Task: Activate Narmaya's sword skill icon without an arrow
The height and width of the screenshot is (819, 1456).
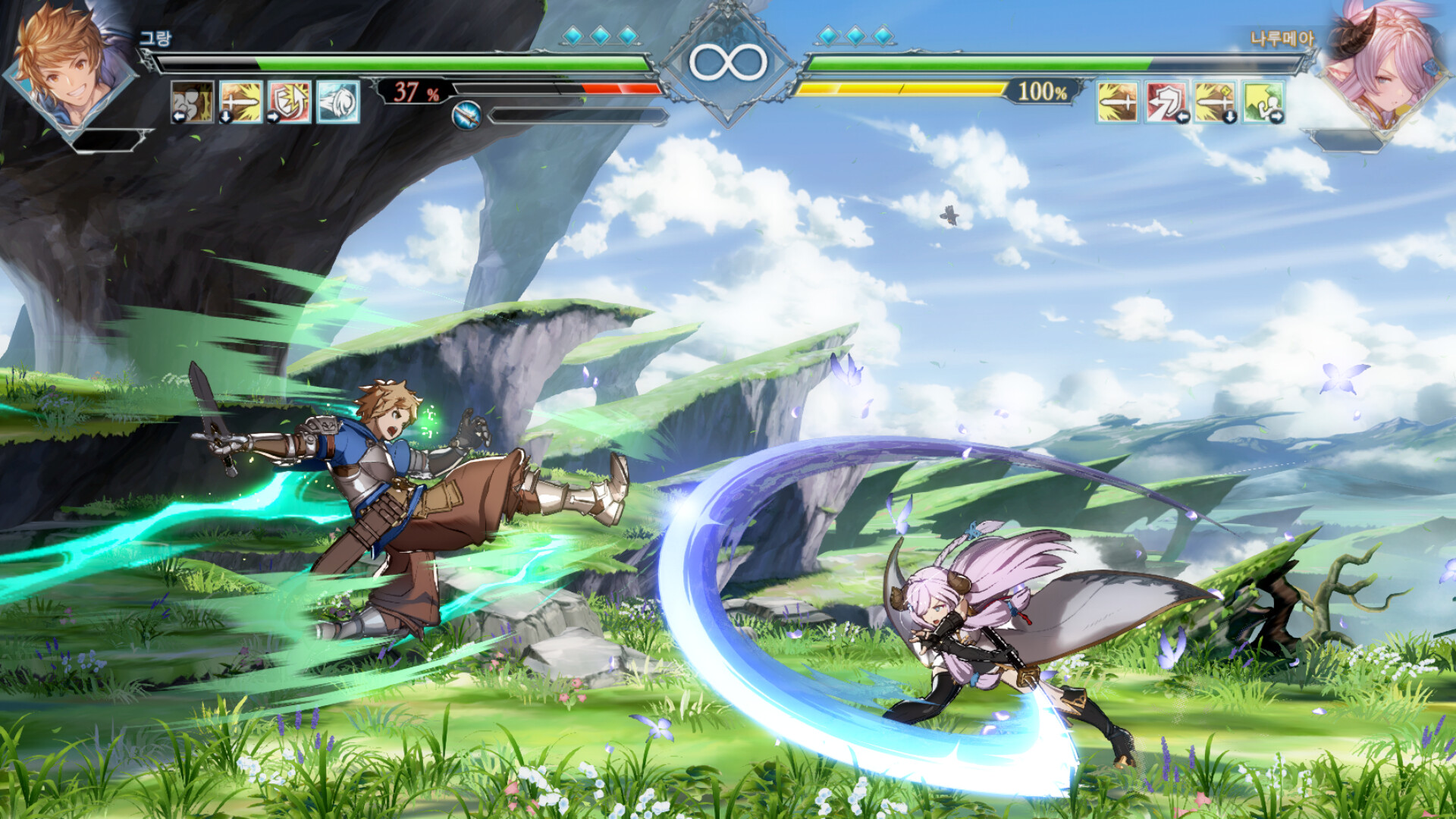Action: point(1117,102)
